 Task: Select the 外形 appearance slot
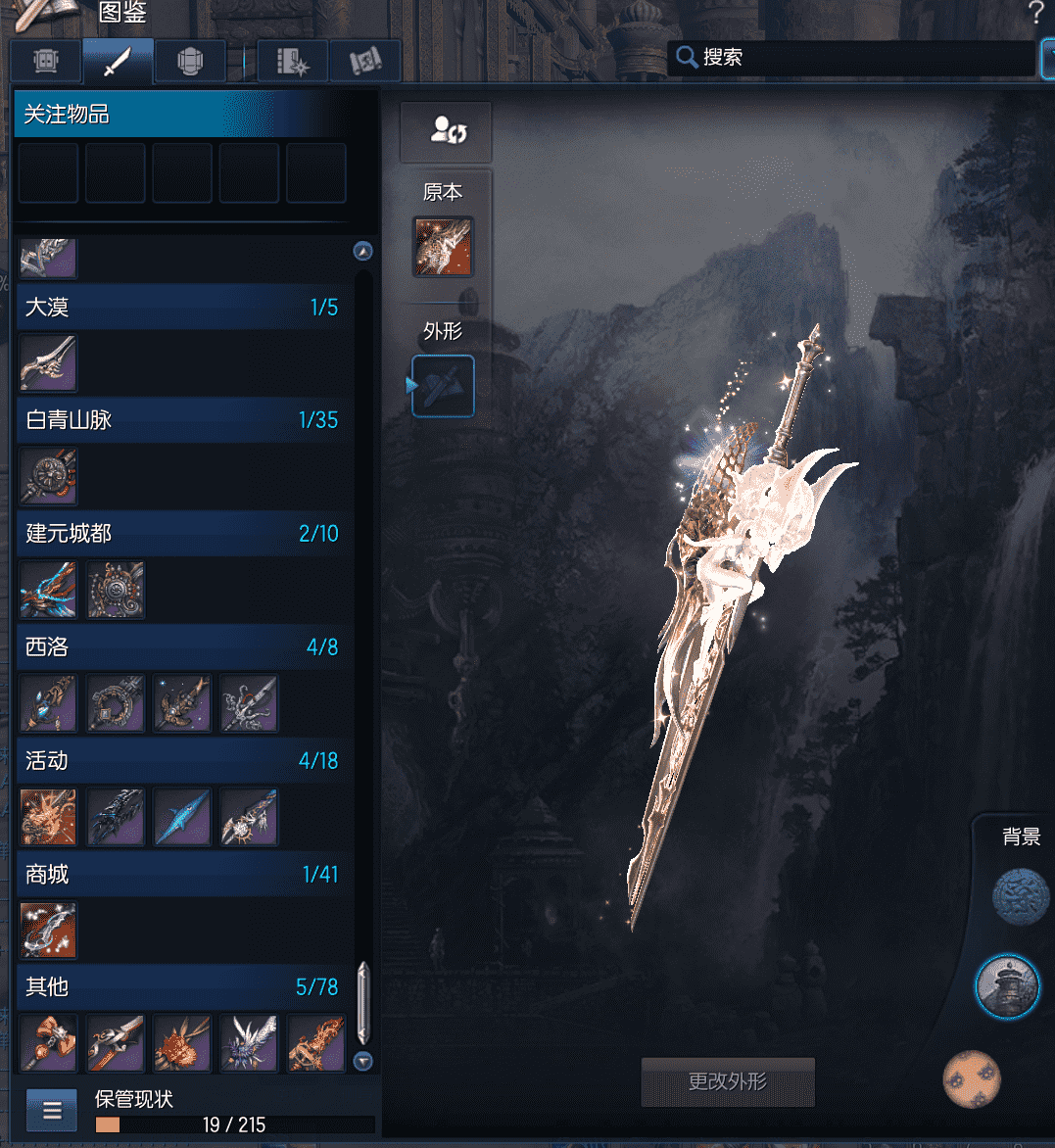pyautogui.click(x=444, y=386)
